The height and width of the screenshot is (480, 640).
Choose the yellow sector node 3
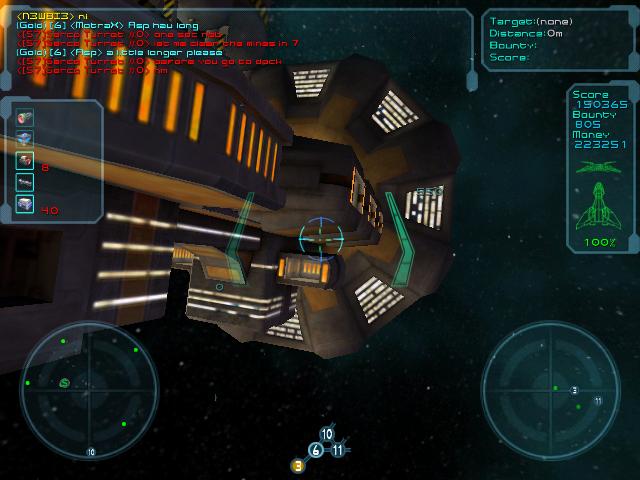(x=298, y=465)
